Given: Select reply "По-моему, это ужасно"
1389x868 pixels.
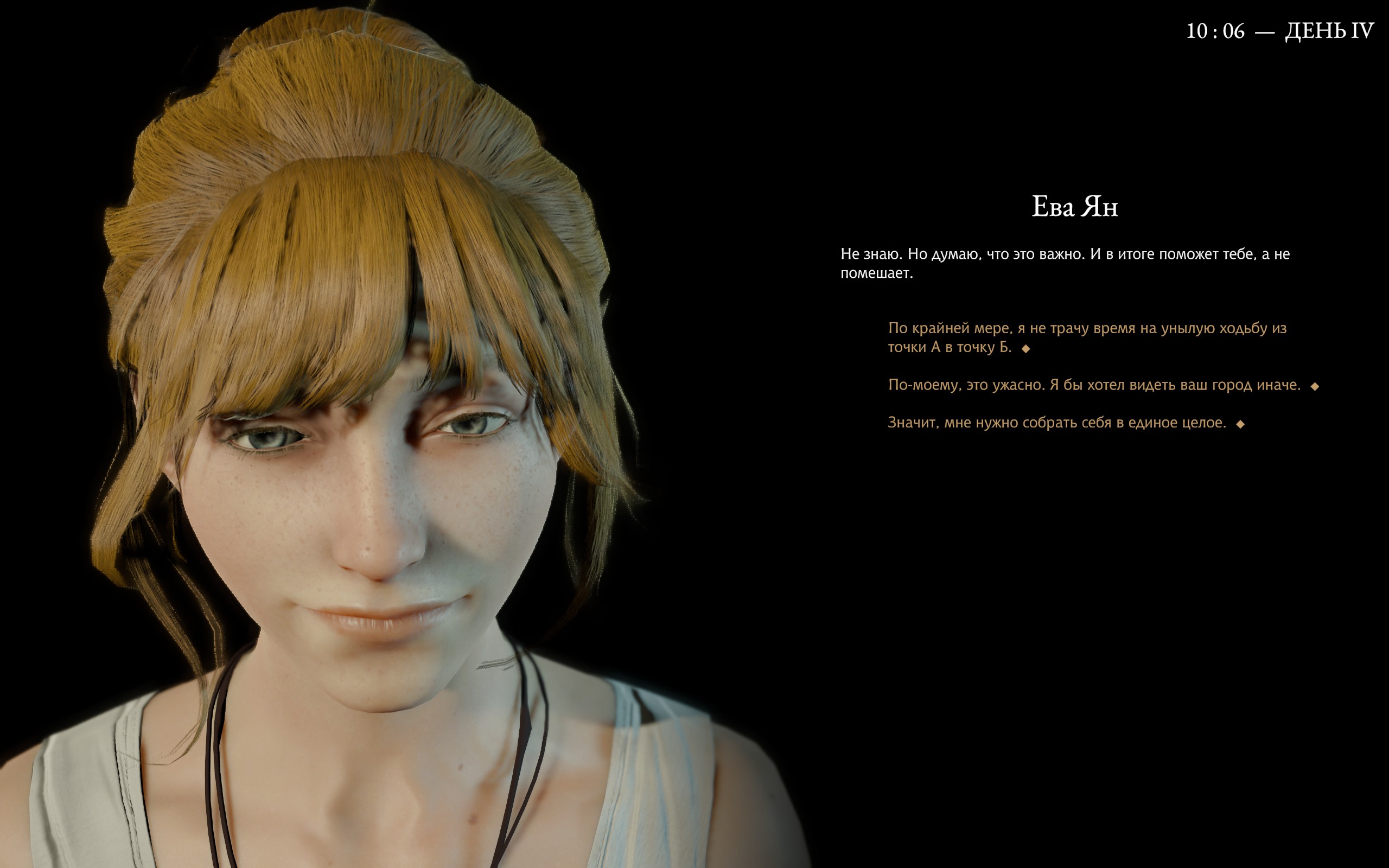Looking at the screenshot, I should (1094, 385).
